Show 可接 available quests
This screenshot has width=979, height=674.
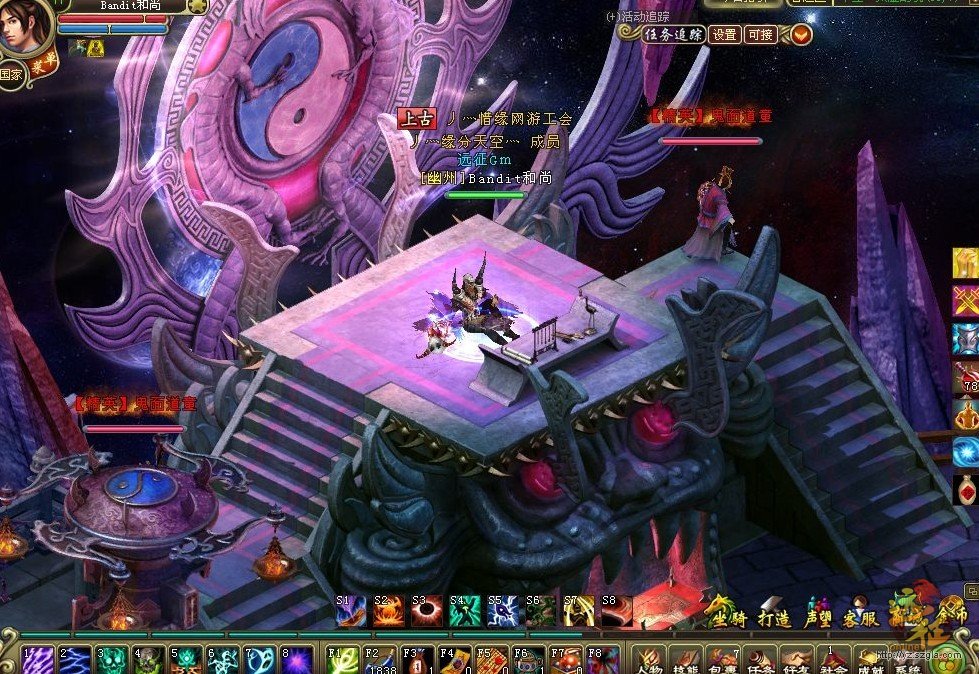coord(760,34)
